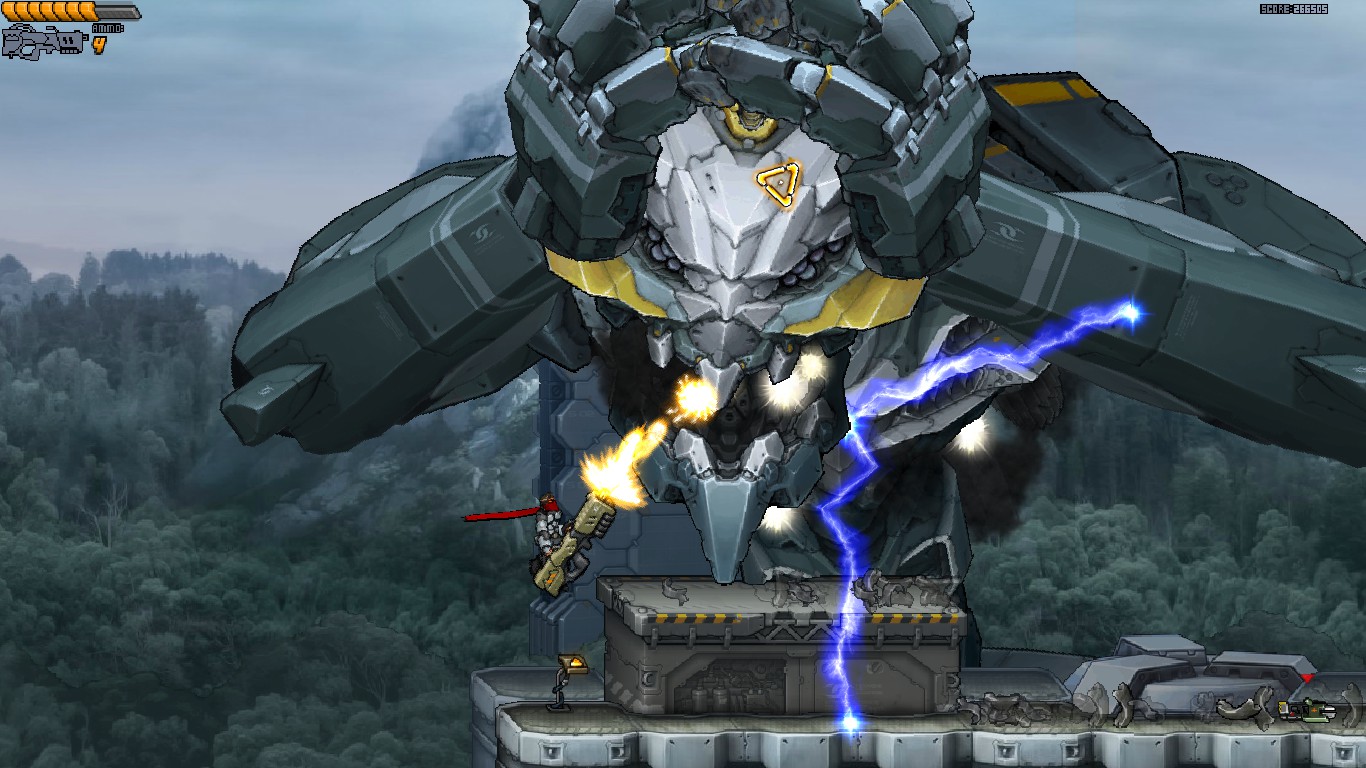Screen dimensions: 1366x768
Task: Click the orange cross on the weapon pickup
Action: [1314, 709]
